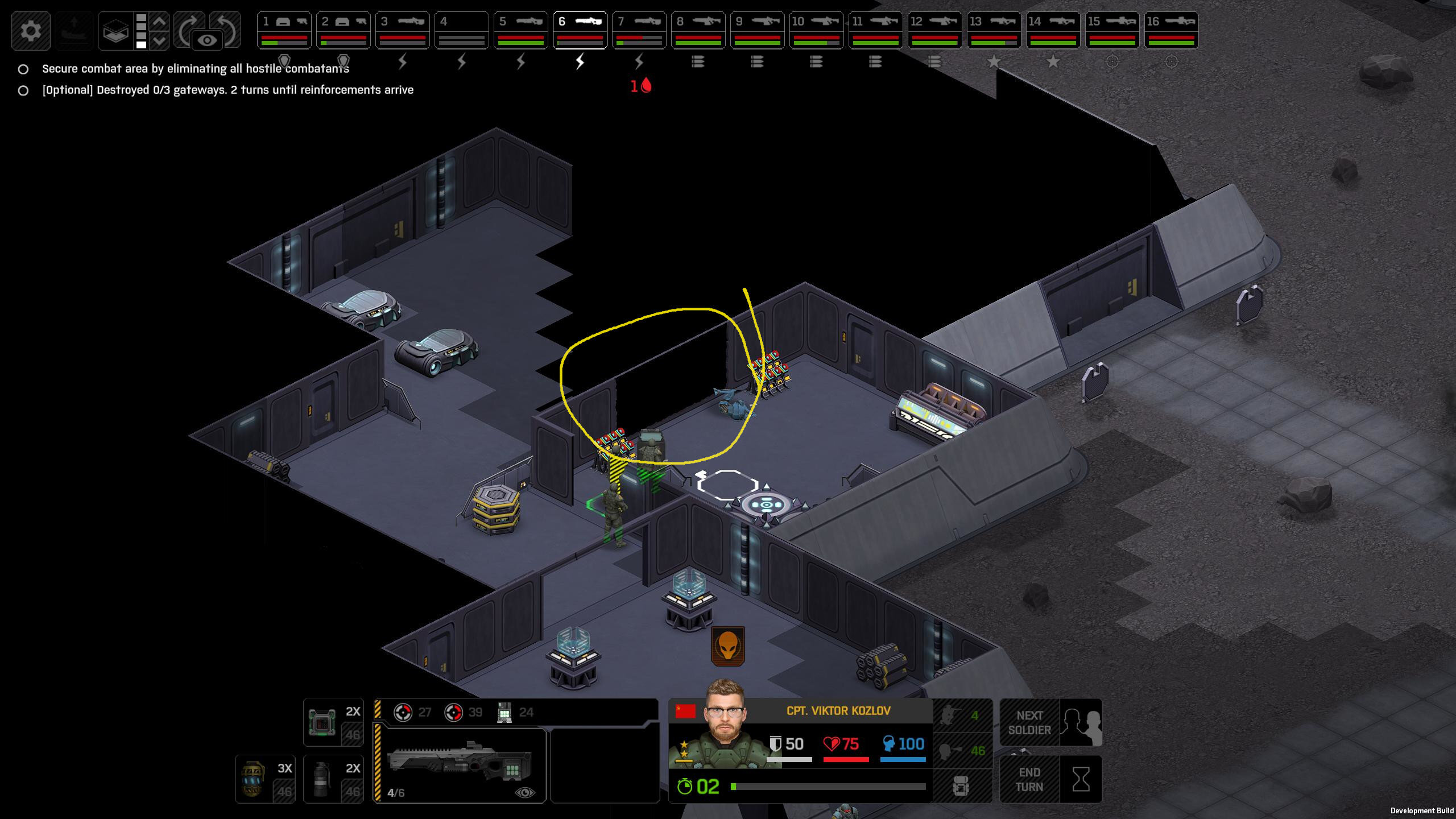Toggle the eye visibility button
This screenshot has height=819, width=1456.
click(x=207, y=40)
